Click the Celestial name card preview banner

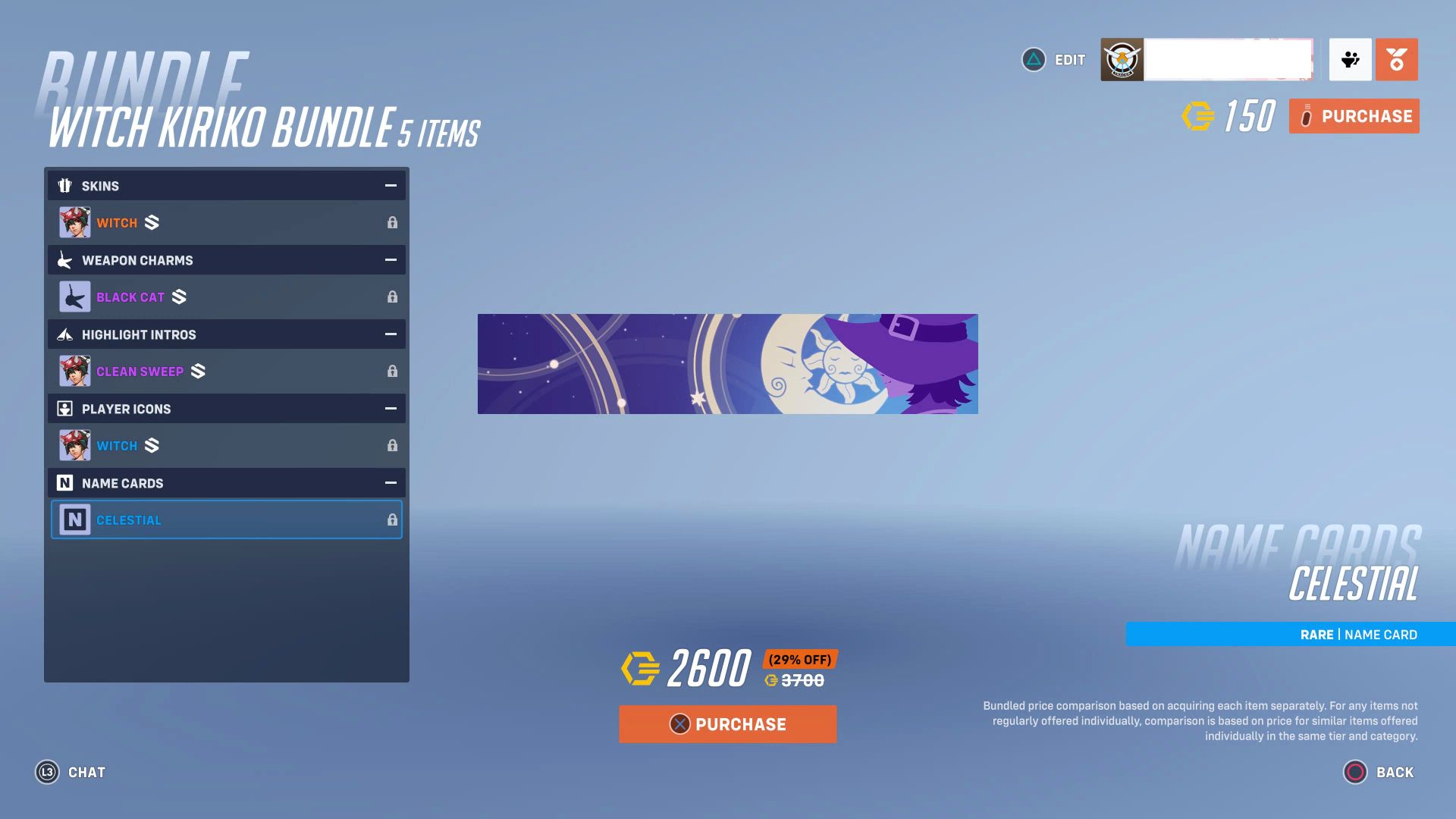tap(728, 364)
